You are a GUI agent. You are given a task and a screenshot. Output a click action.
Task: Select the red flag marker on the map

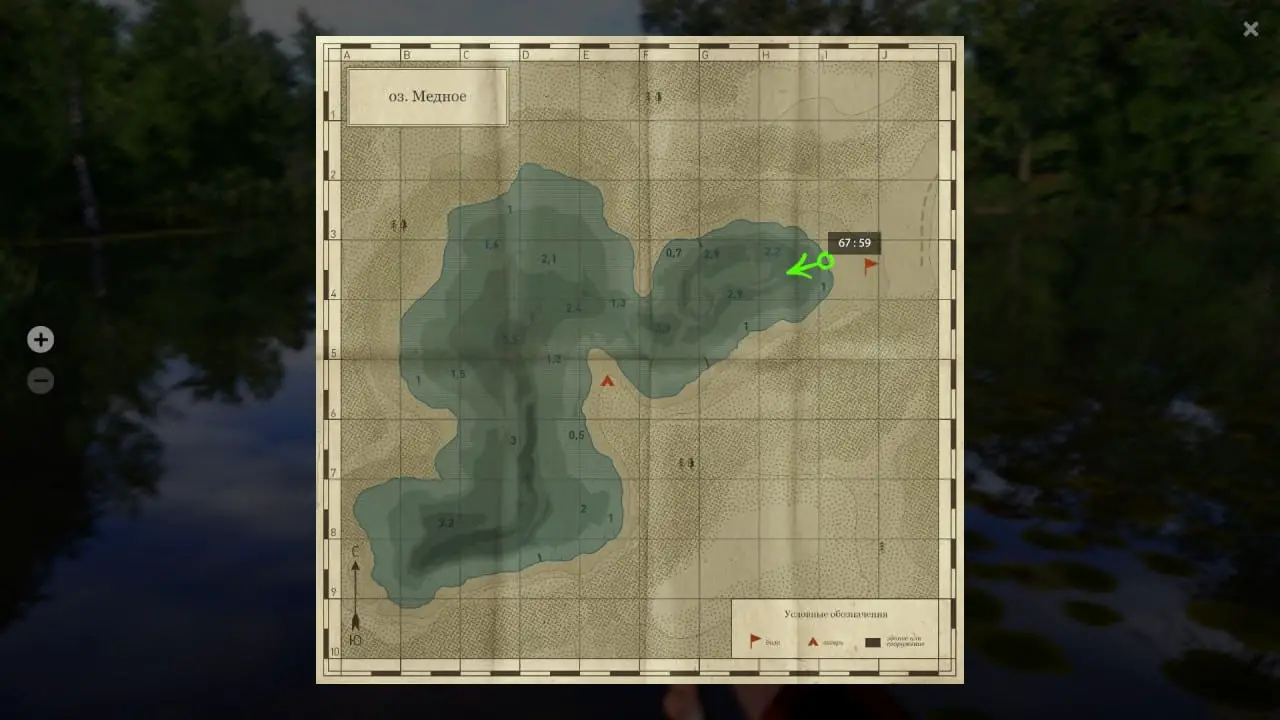click(870, 265)
